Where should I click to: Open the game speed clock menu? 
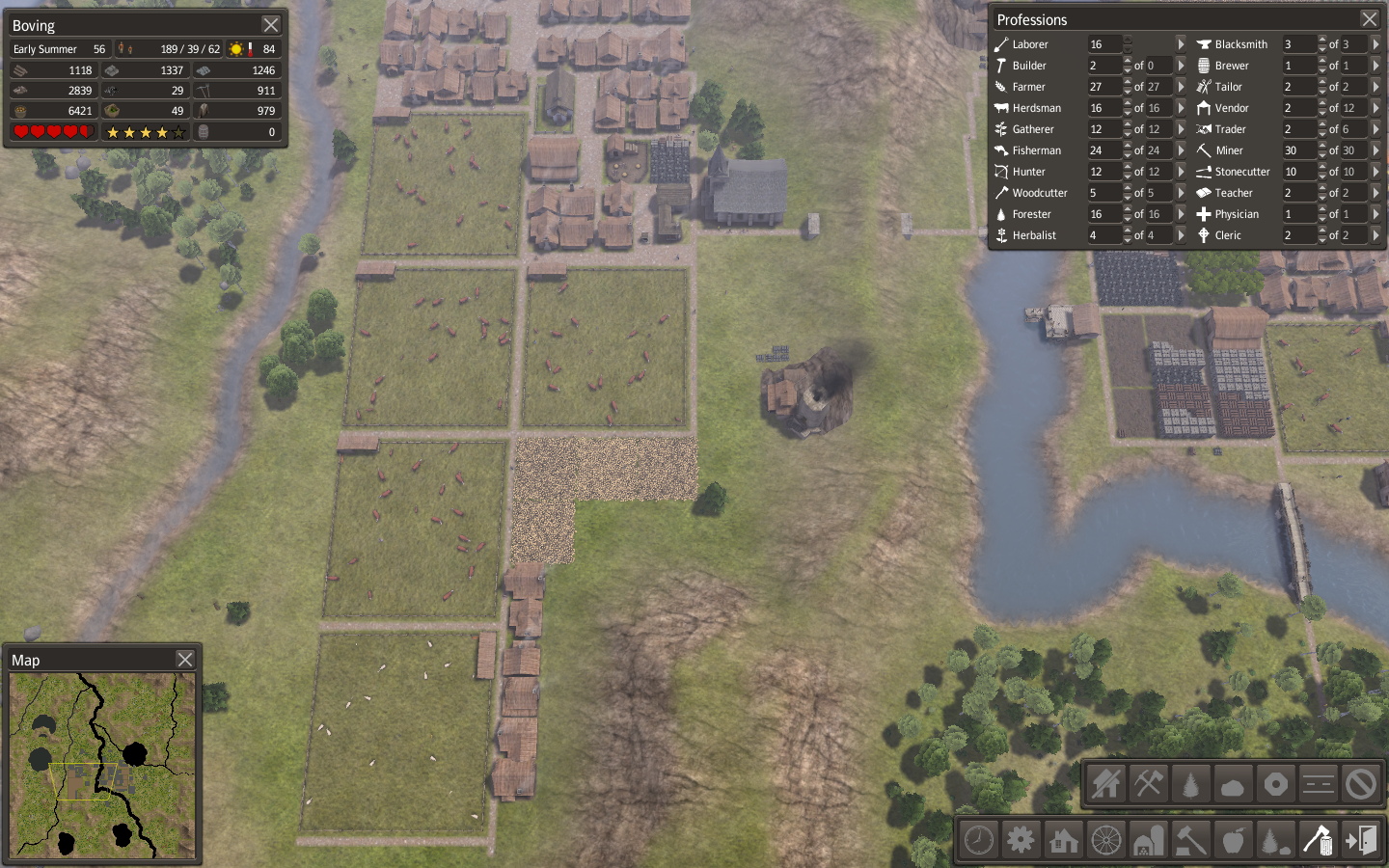tap(979, 840)
